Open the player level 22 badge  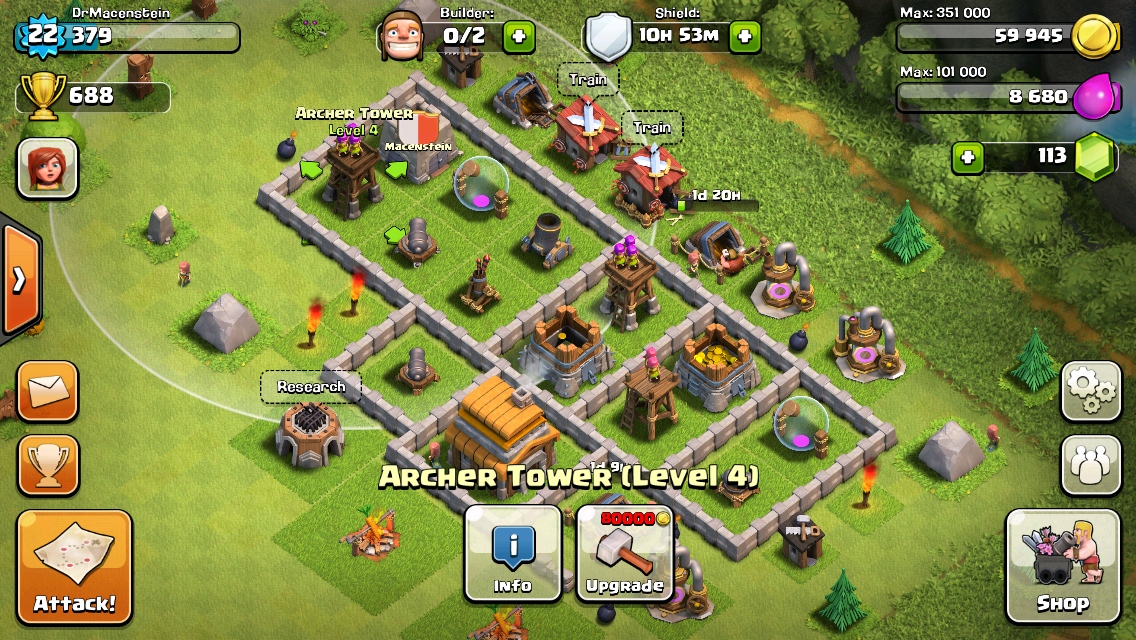pos(42,36)
